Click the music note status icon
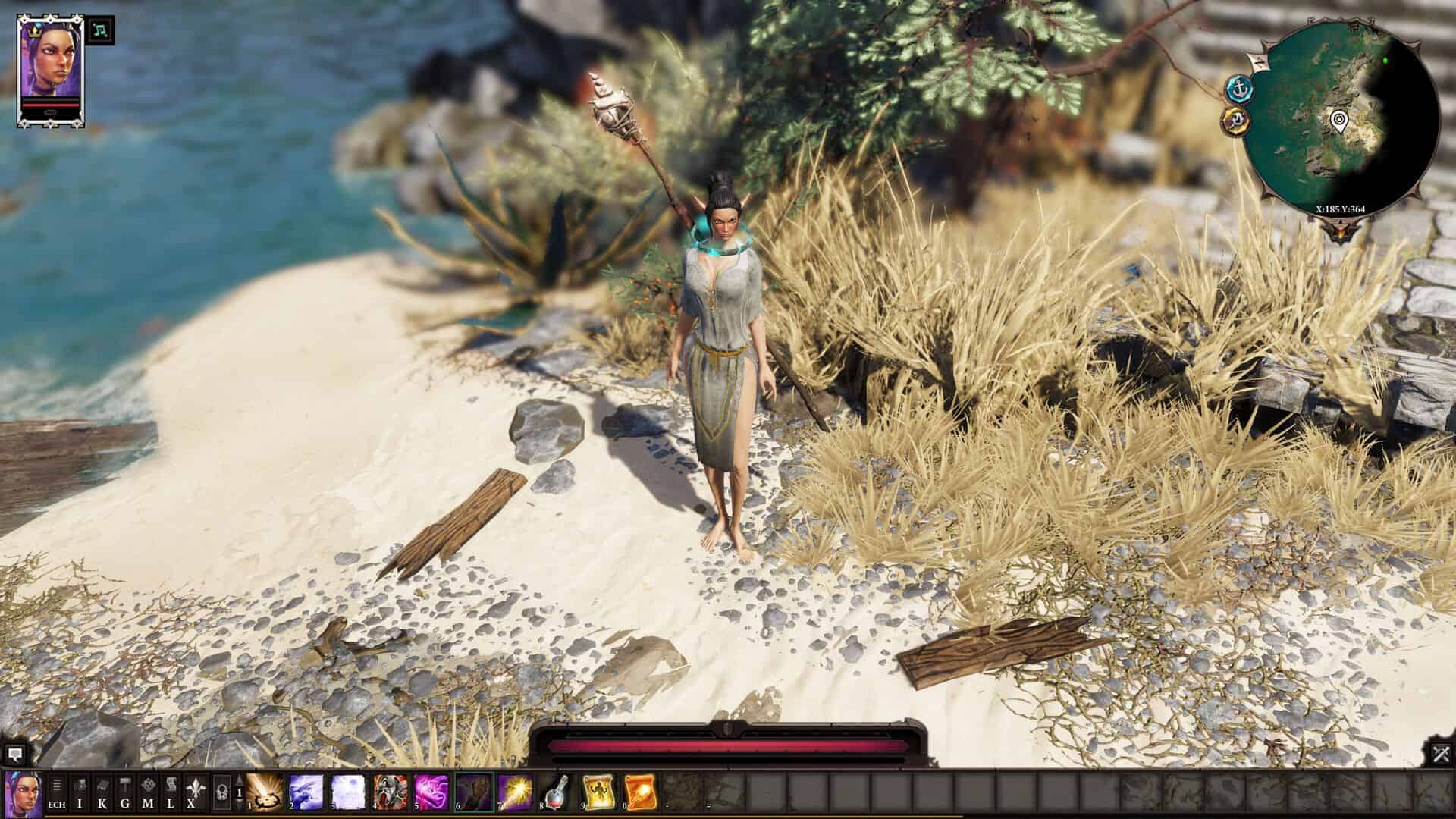 [x=101, y=30]
